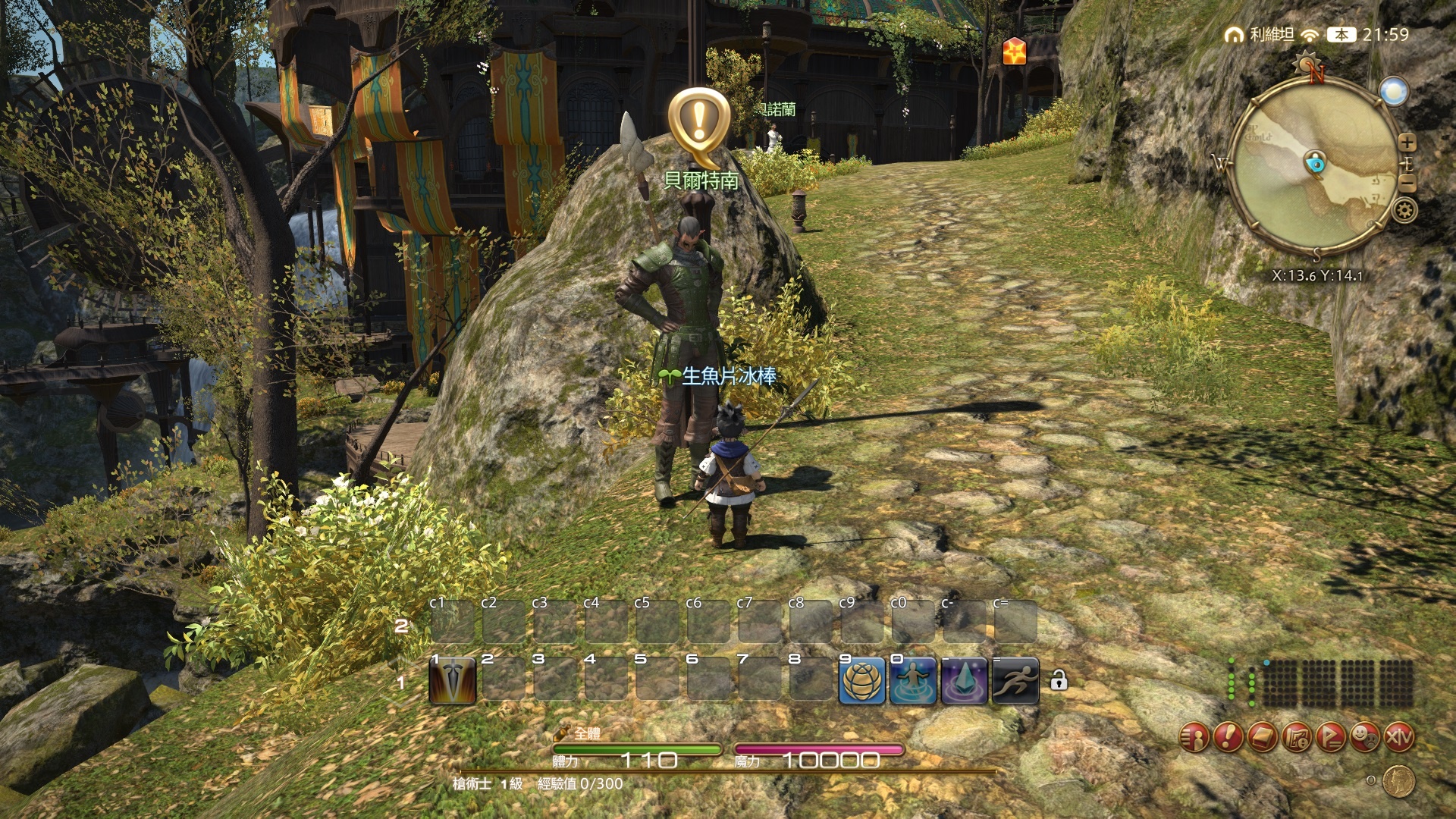Open the XIV System menu
Screen dimensions: 1456x819
point(1399,736)
